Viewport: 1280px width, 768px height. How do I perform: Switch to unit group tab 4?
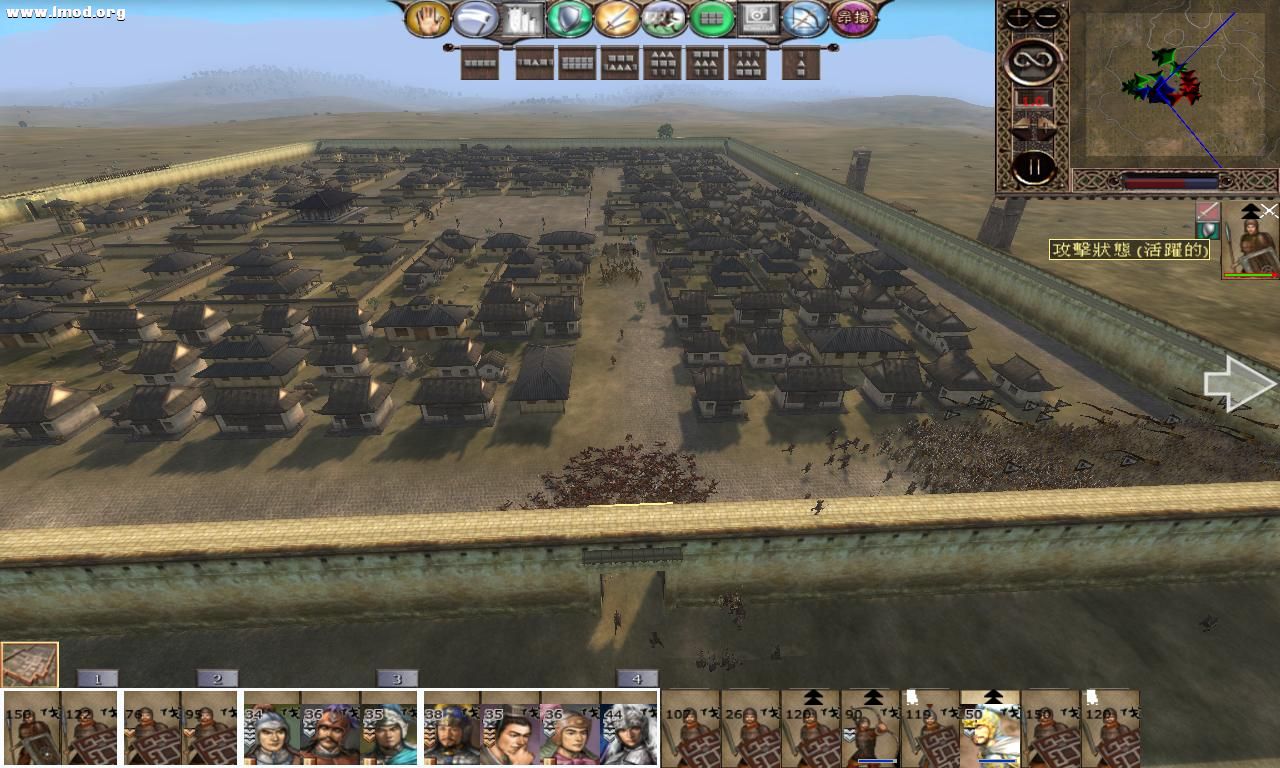point(637,678)
